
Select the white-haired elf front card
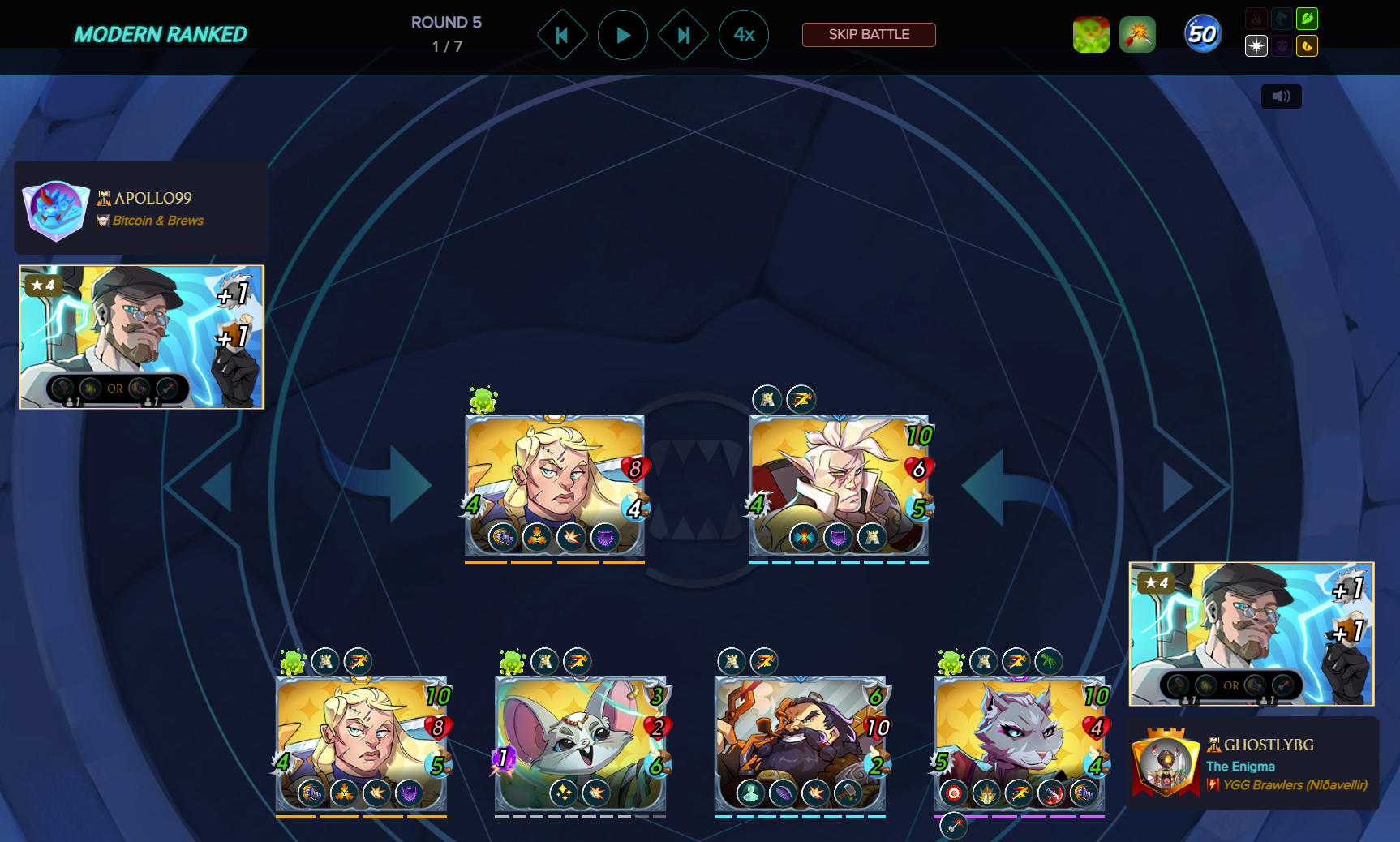click(838, 484)
